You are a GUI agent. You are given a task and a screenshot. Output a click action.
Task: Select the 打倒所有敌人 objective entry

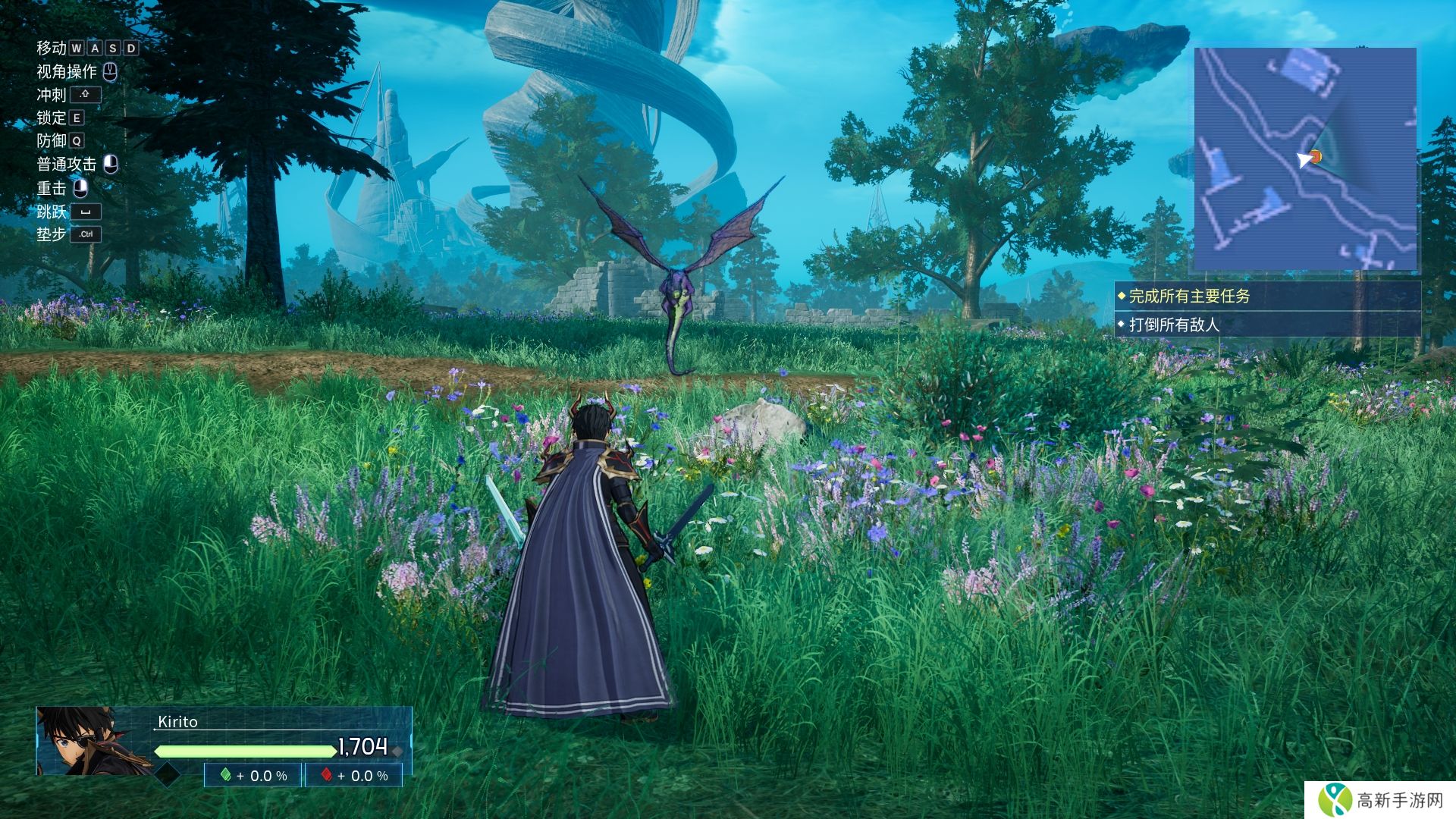click(1174, 325)
